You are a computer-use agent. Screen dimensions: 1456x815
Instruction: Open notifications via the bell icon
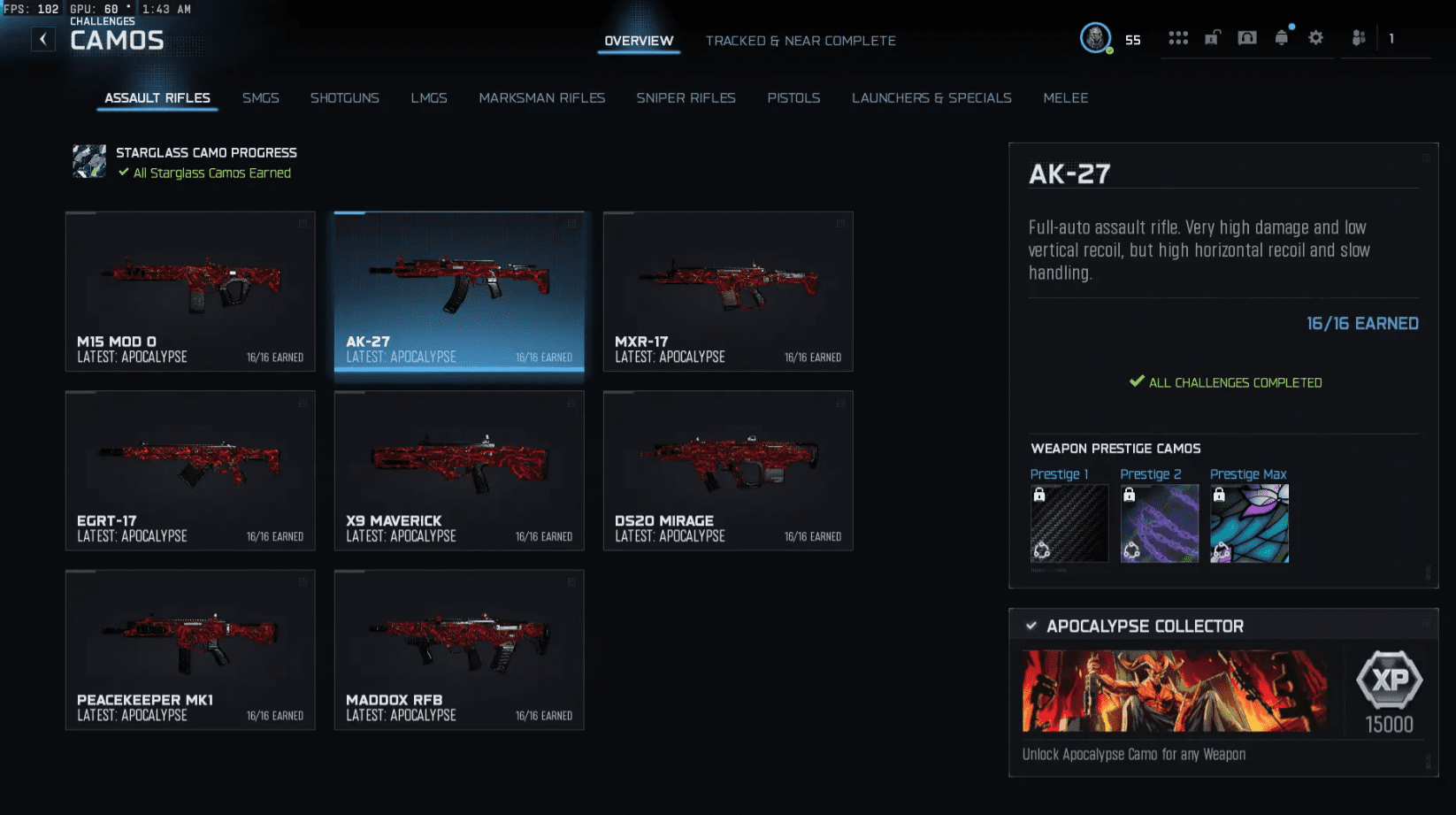(x=1281, y=37)
